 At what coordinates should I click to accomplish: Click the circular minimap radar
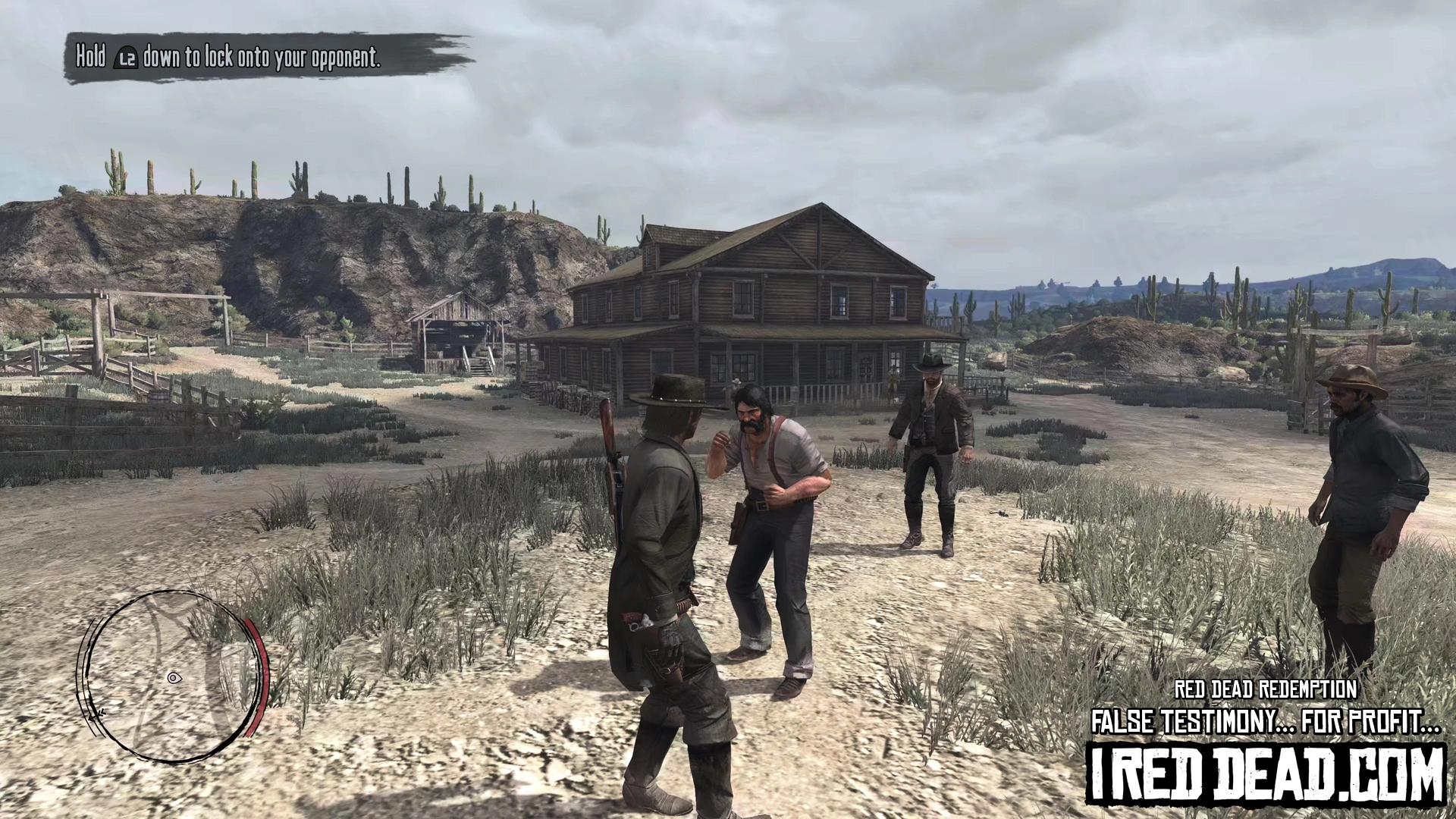point(173,676)
